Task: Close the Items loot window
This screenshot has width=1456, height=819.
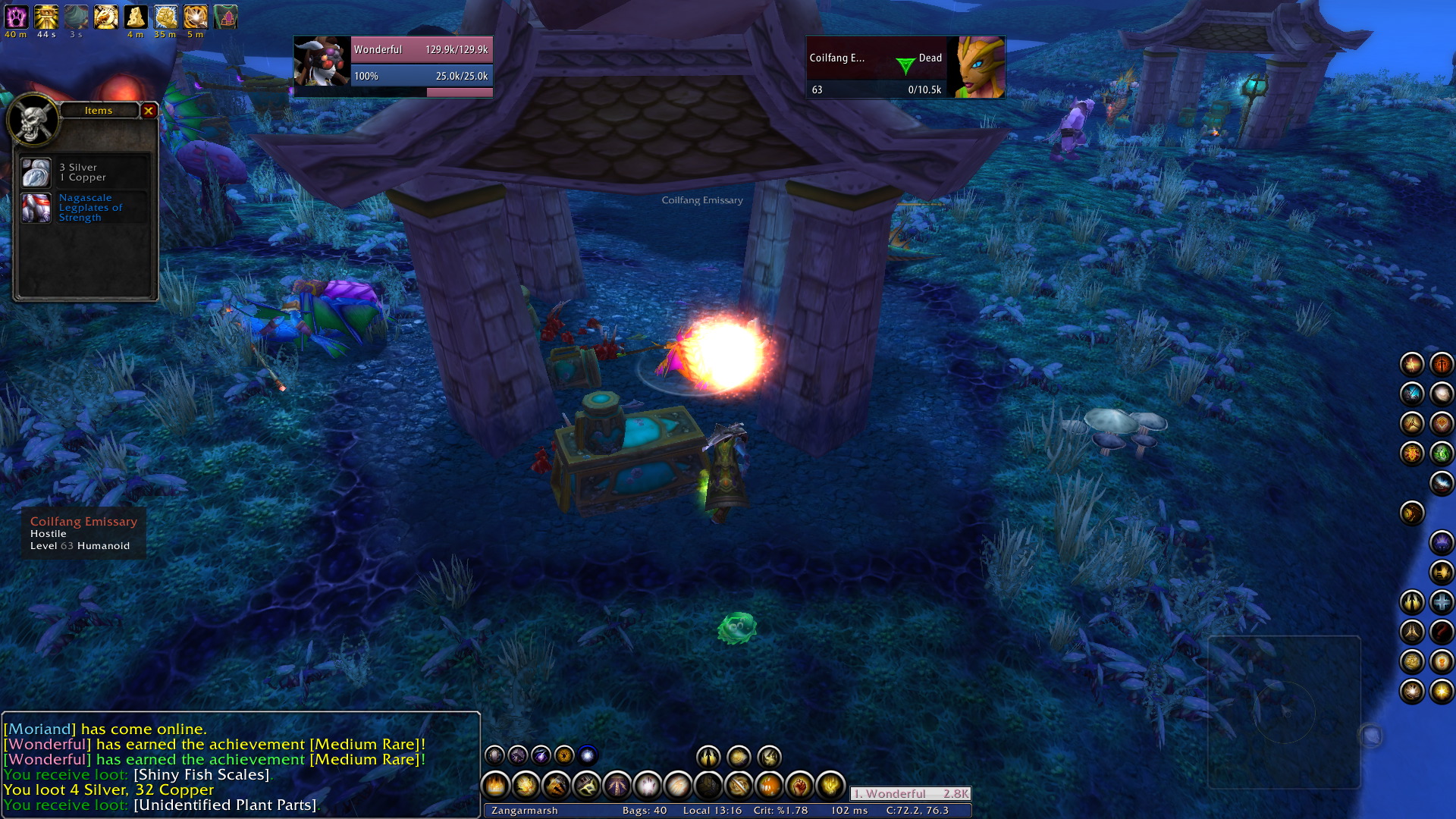Action: (x=149, y=111)
